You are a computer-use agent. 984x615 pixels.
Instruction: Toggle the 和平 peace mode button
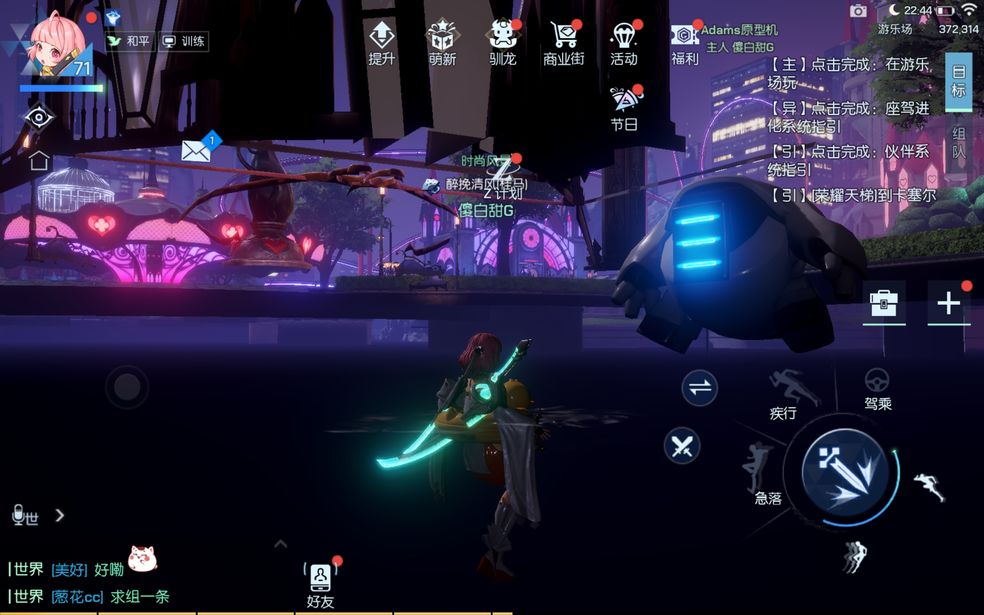127,42
